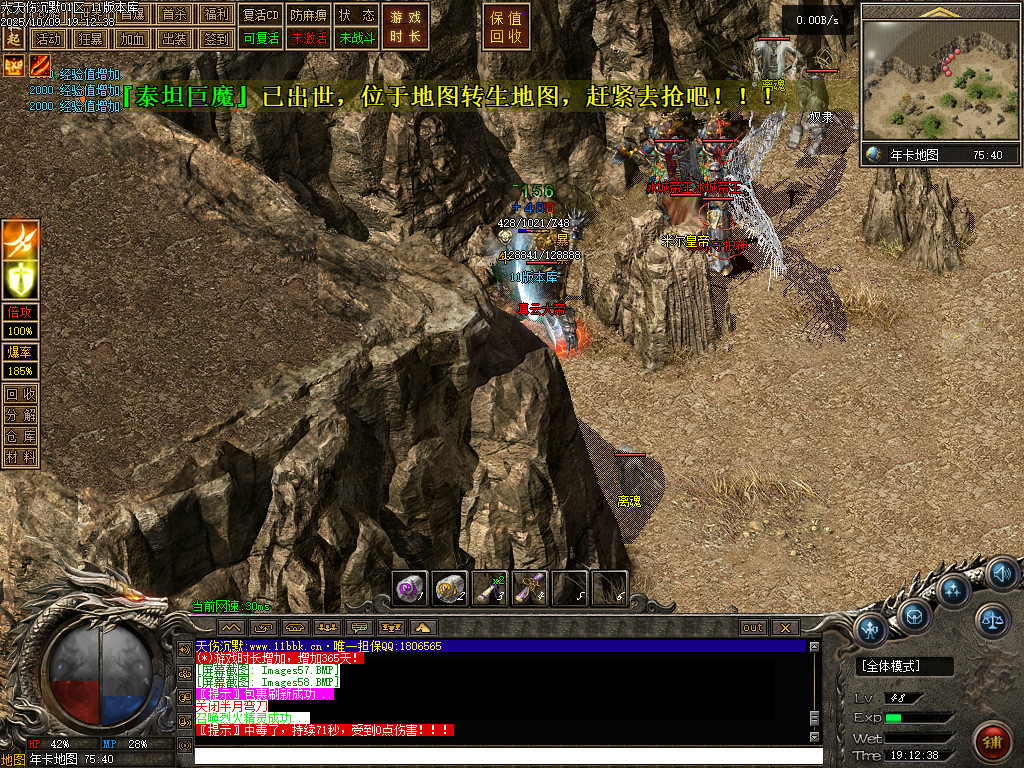
Task: Open the 仓库 warehouse button
Action: (x=20, y=436)
